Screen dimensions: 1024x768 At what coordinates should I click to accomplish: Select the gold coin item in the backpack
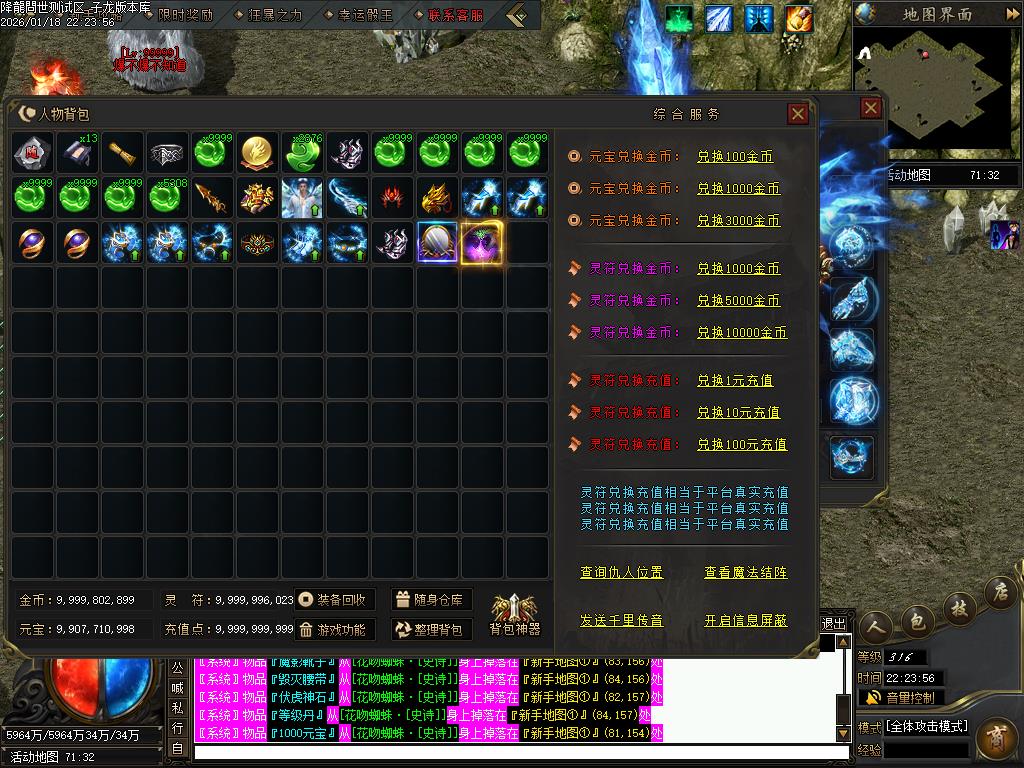point(259,153)
